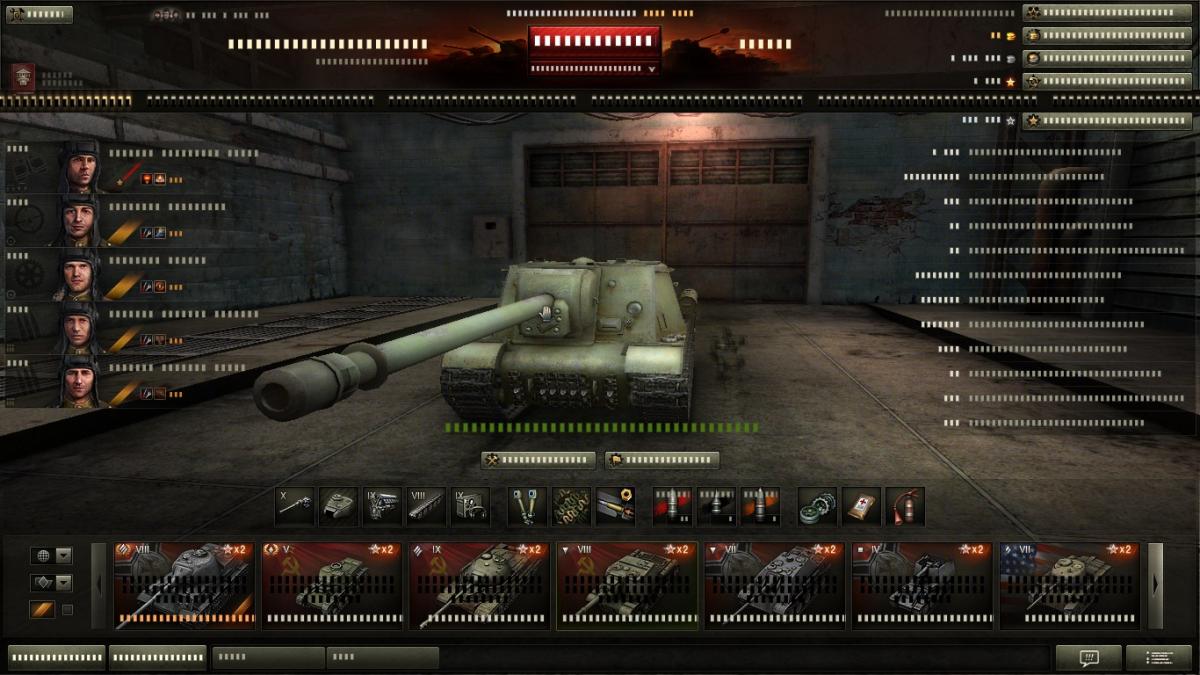Click the big red Battle button
The width and height of the screenshot is (1200, 675).
[594, 42]
